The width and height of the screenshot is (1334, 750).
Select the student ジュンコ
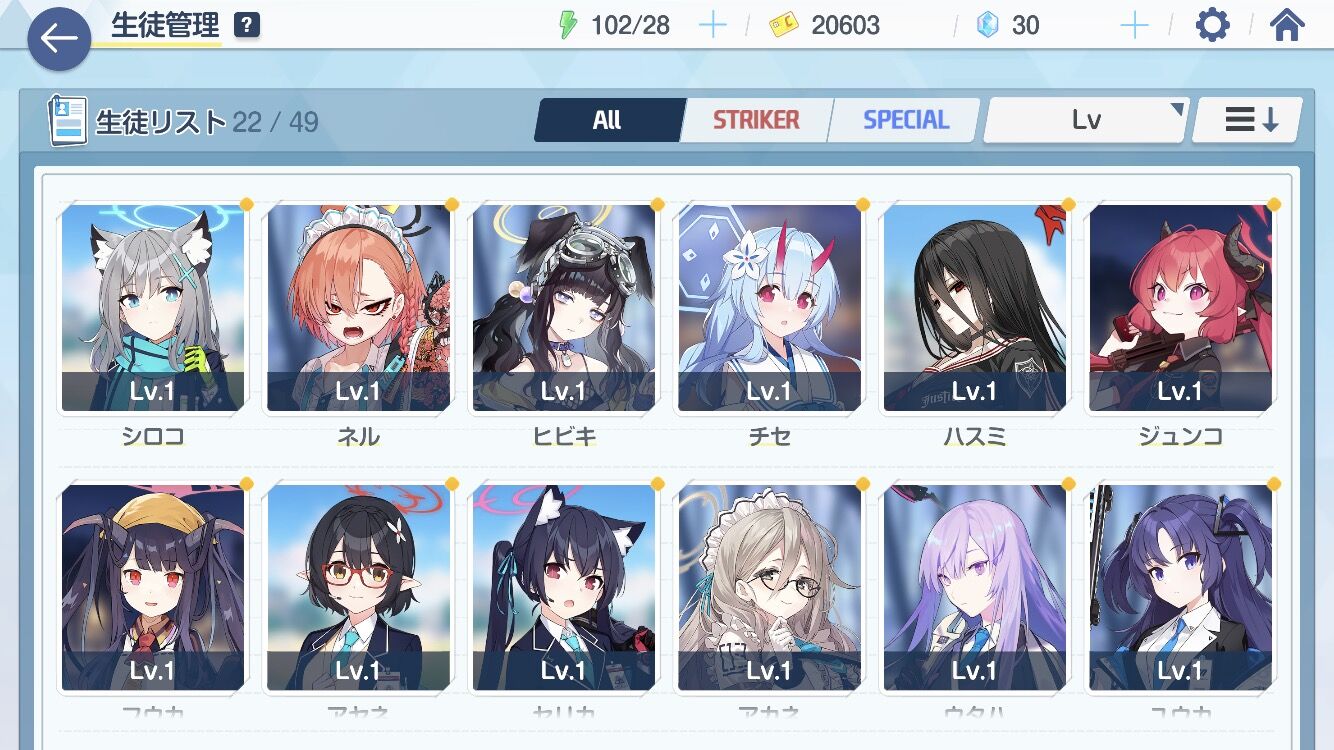click(1180, 307)
